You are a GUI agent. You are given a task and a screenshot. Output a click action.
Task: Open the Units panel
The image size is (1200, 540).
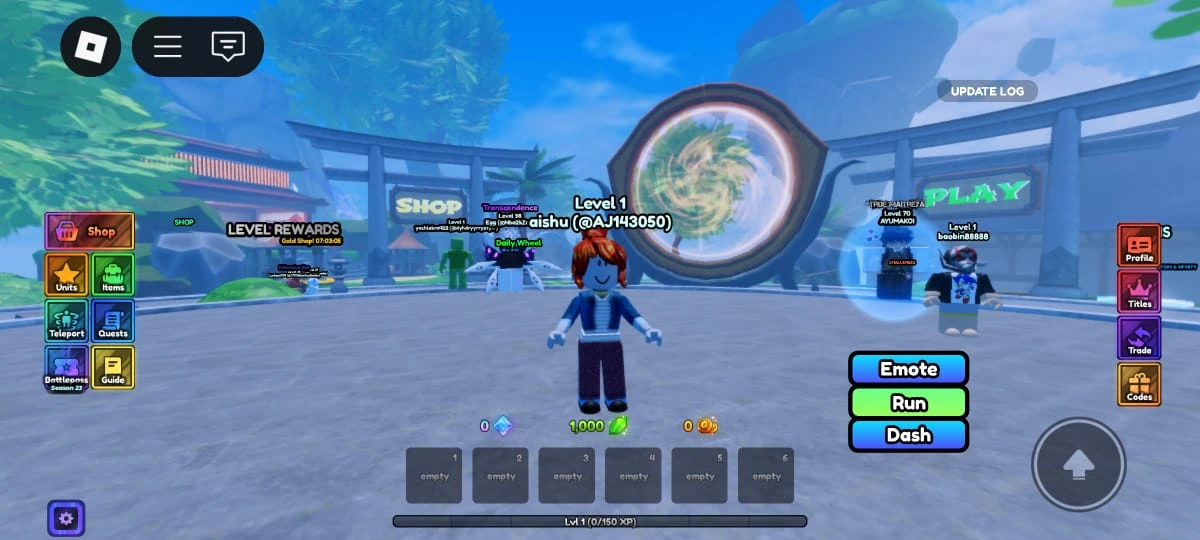(x=67, y=275)
